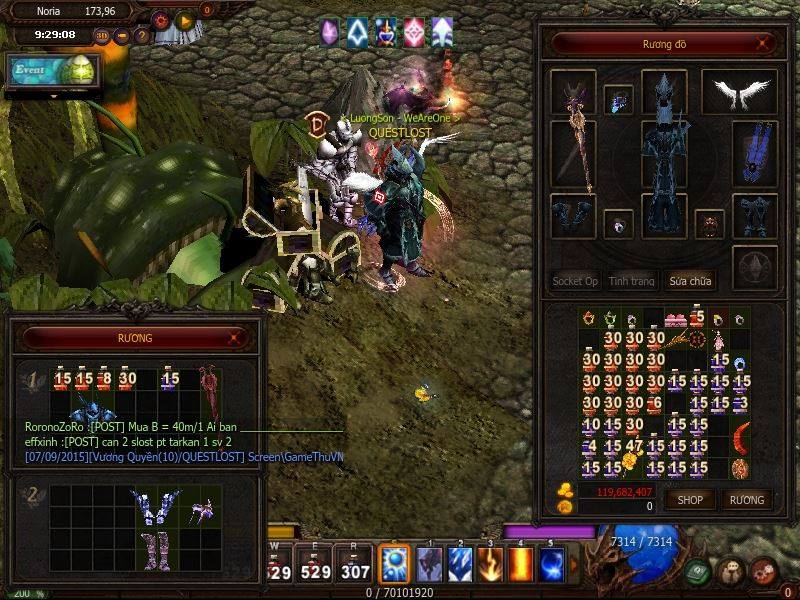Click the equipped helmet slot
800x600 pixels.
click(x=664, y=92)
